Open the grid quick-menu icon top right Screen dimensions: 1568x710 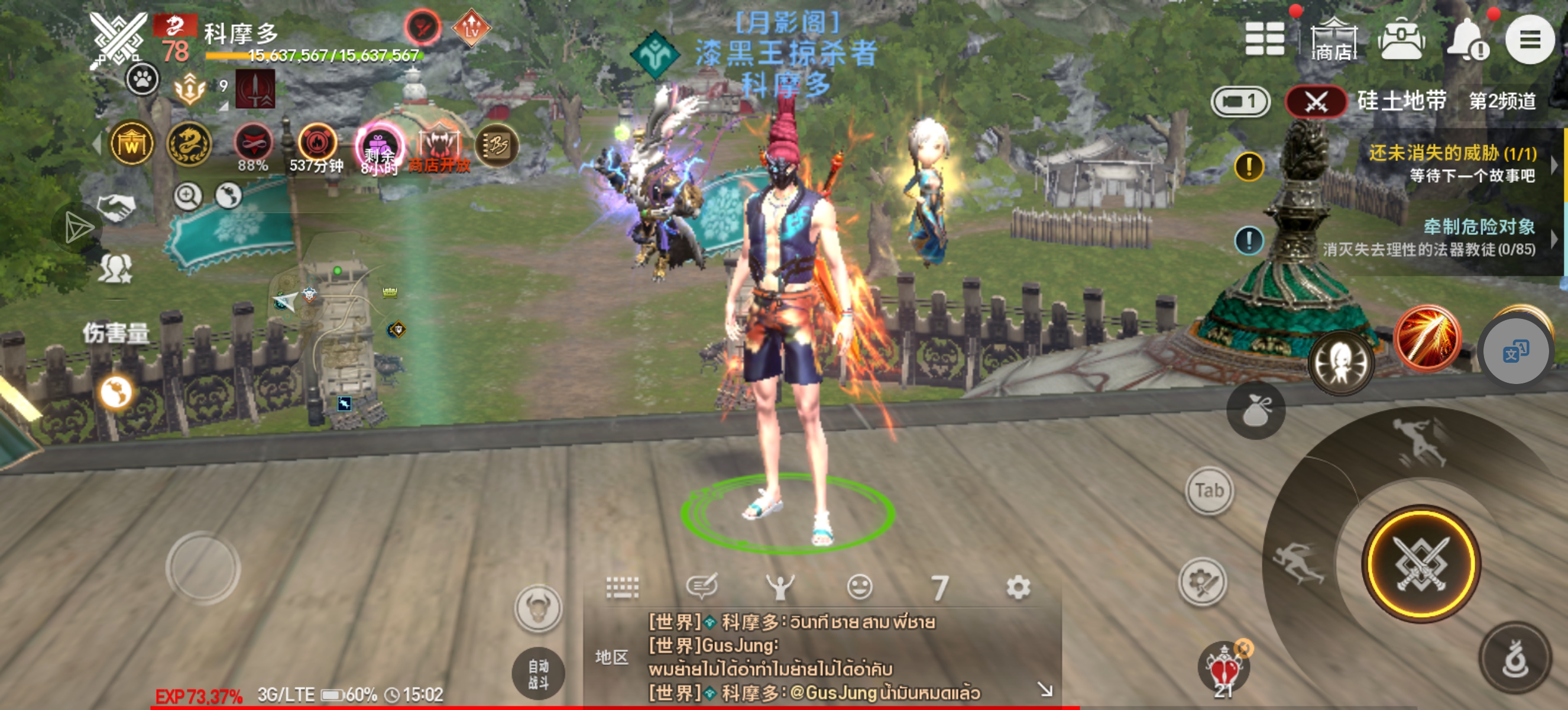coord(1265,40)
